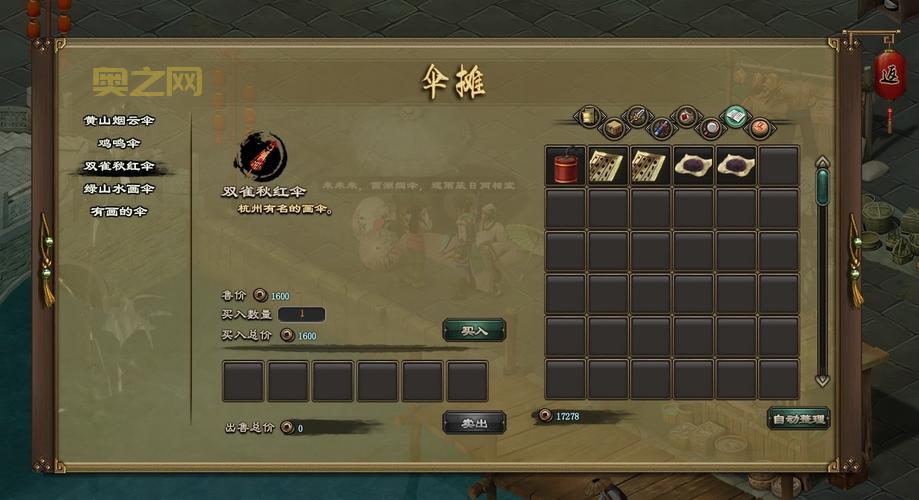Viewport: 919px width, 500px height.
Task: Select the 双雀秋红伞 list entry
Action: (x=119, y=166)
